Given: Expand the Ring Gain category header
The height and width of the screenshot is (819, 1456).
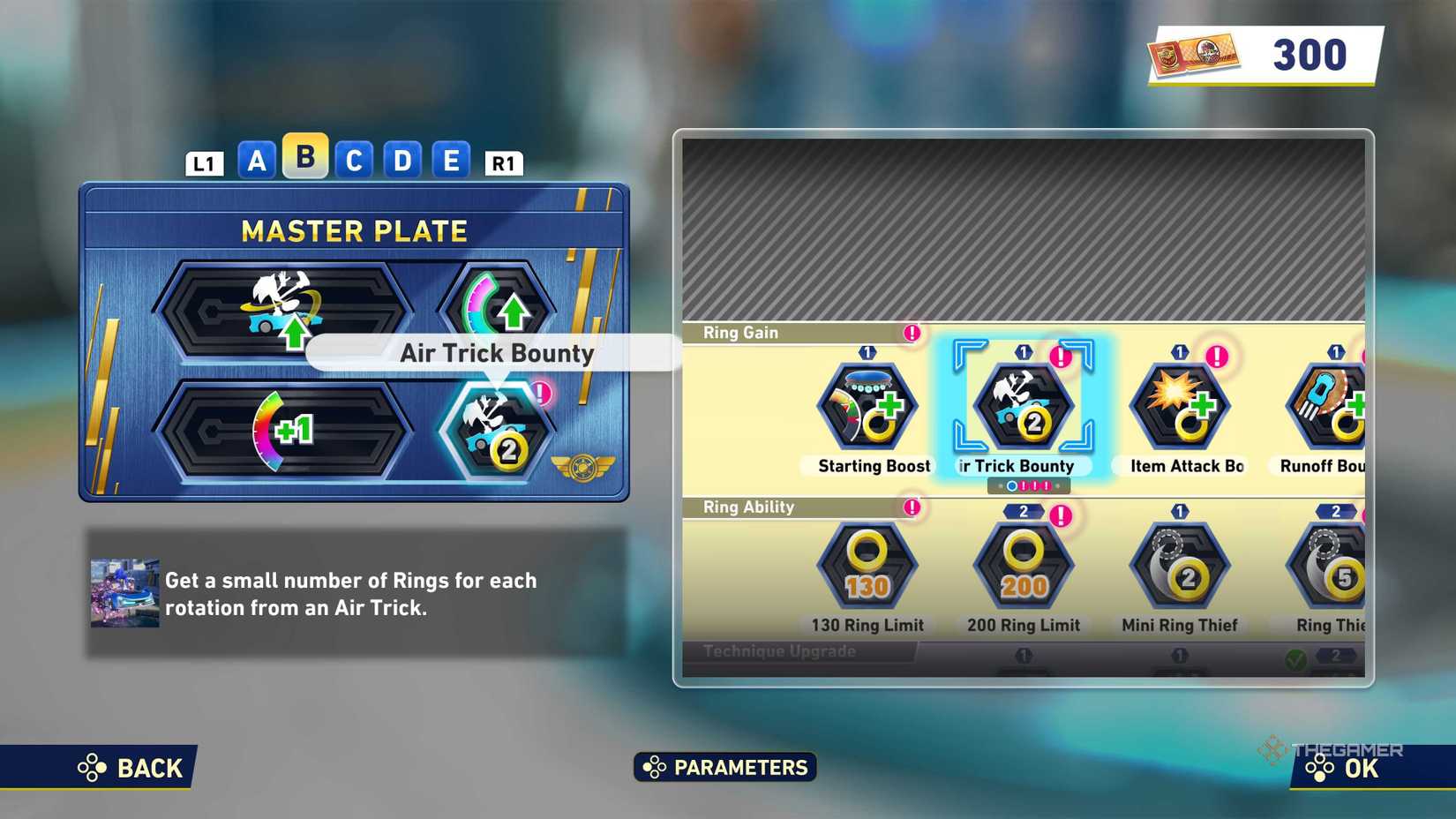Looking at the screenshot, I should pyautogui.click(x=741, y=333).
